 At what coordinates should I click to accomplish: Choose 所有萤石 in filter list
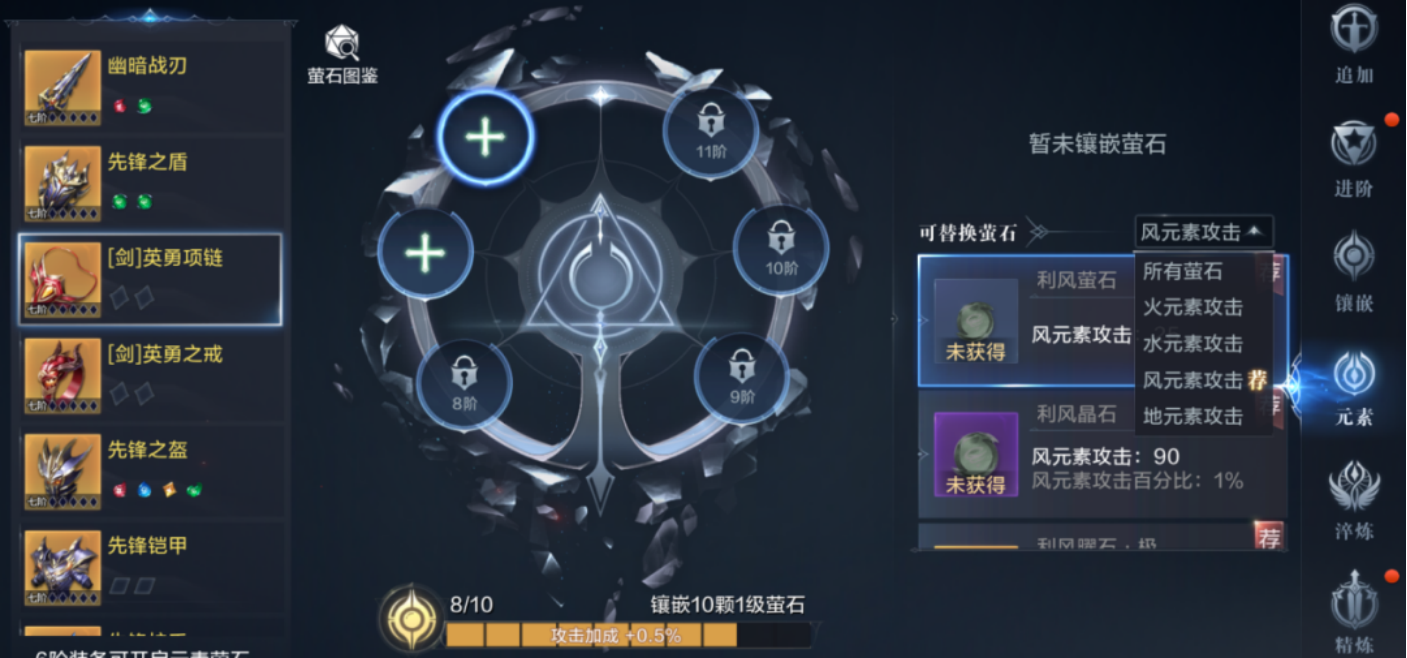1183,271
